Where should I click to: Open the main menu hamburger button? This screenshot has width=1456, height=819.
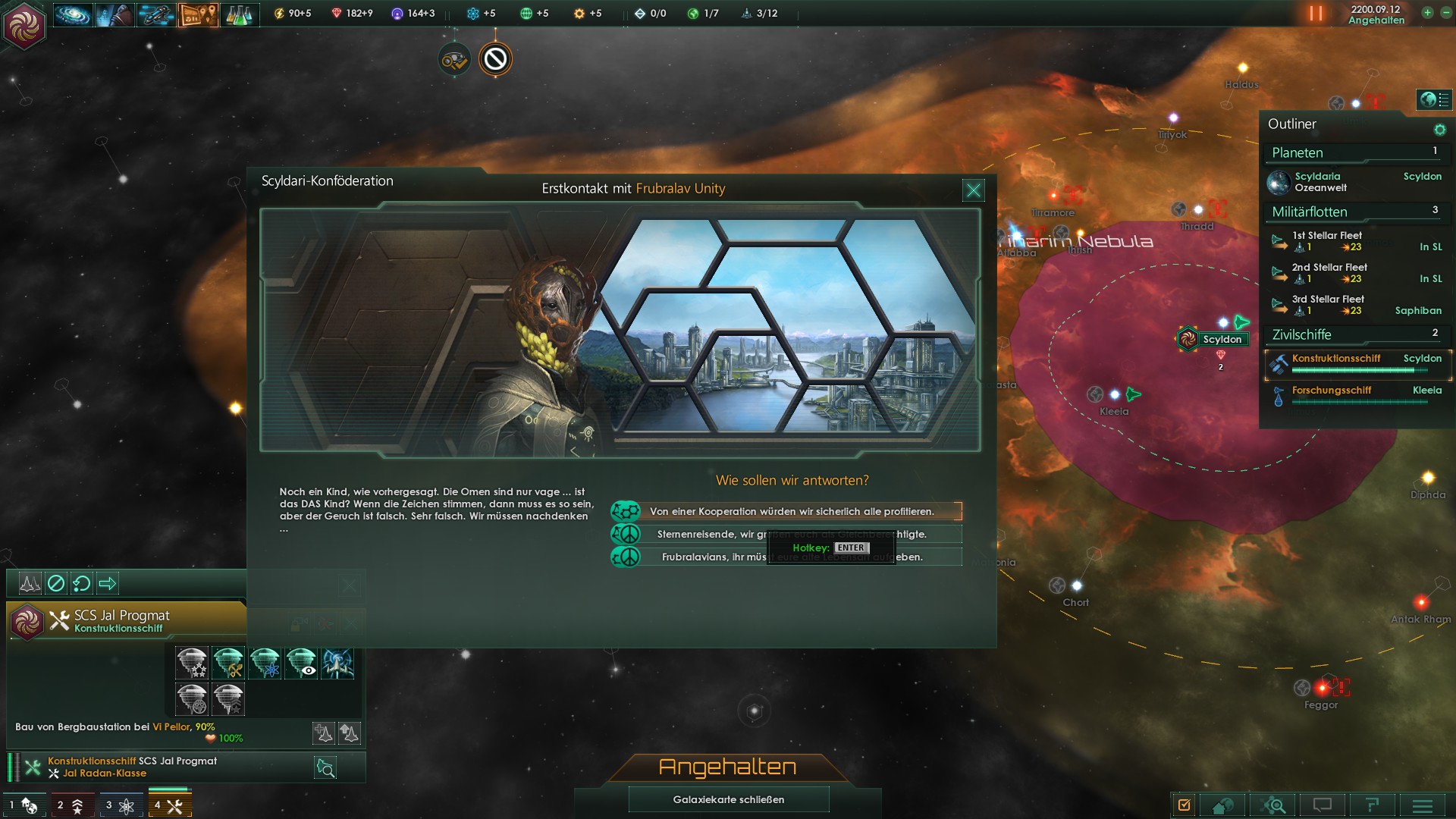click(1422, 805)
